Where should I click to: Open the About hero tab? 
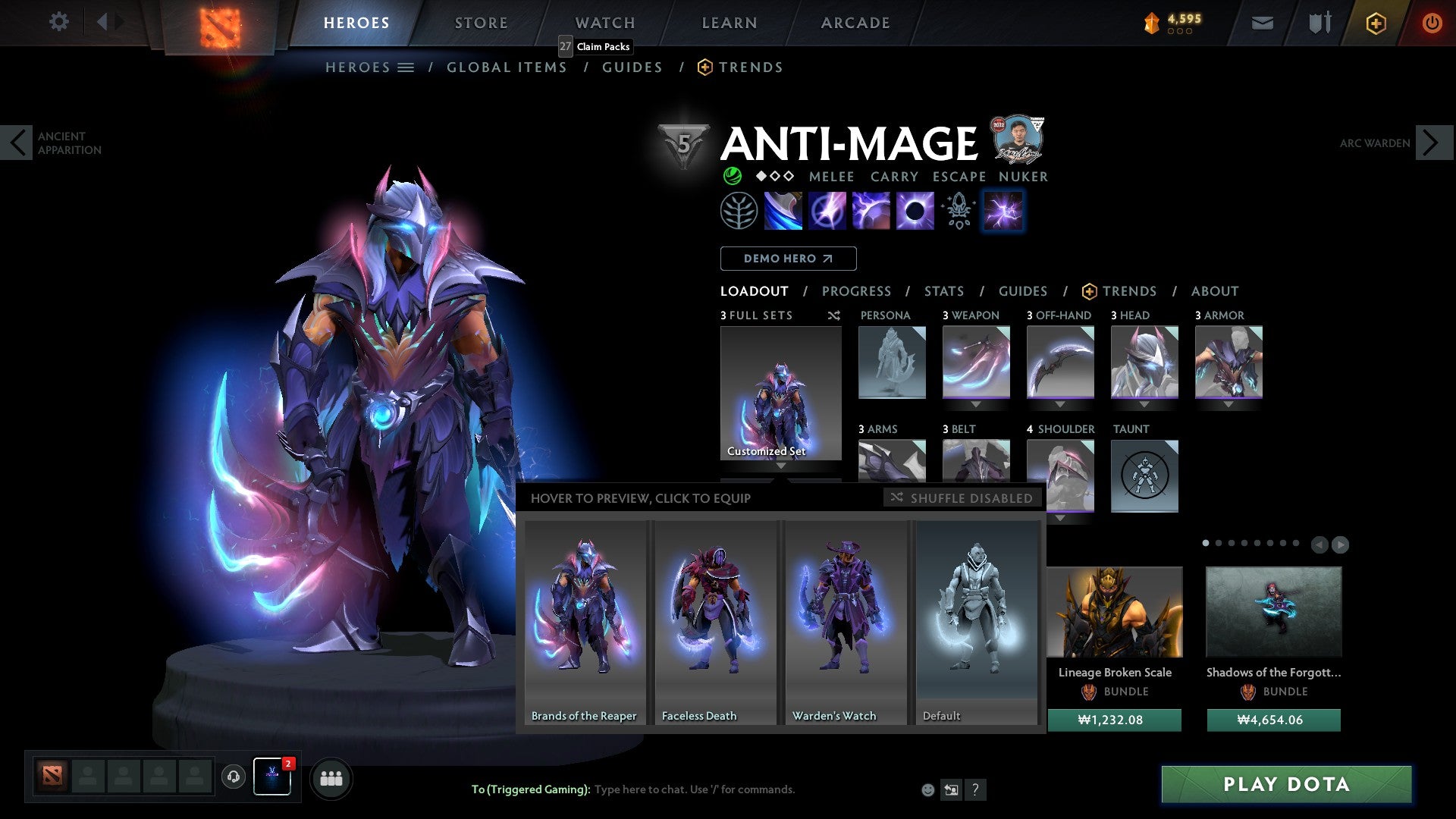click(1214, 291)
